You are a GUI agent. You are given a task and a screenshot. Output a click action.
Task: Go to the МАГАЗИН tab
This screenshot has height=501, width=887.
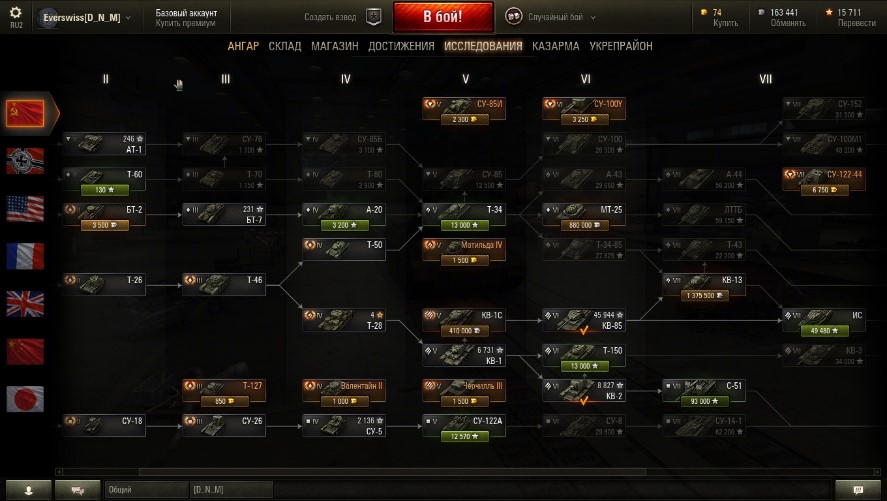pos(334,46)
